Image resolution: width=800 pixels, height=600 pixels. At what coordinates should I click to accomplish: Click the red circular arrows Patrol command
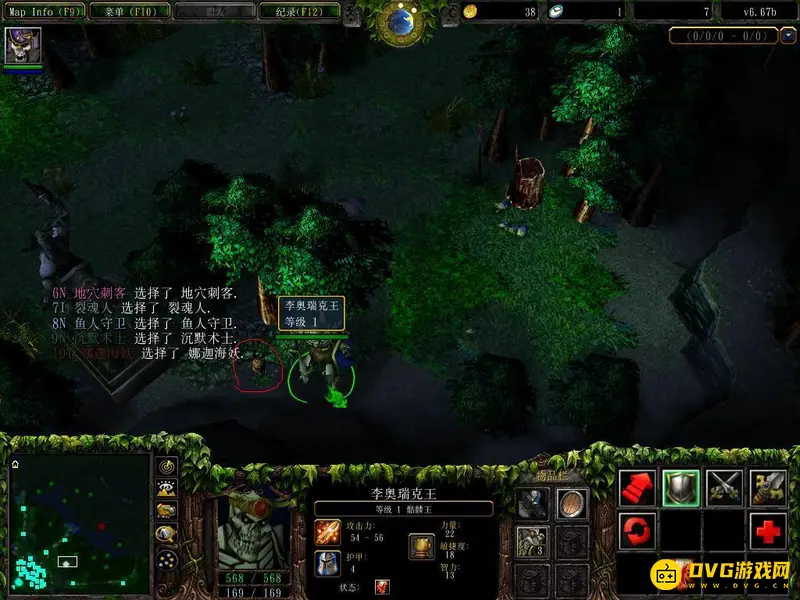pos(637,529)
